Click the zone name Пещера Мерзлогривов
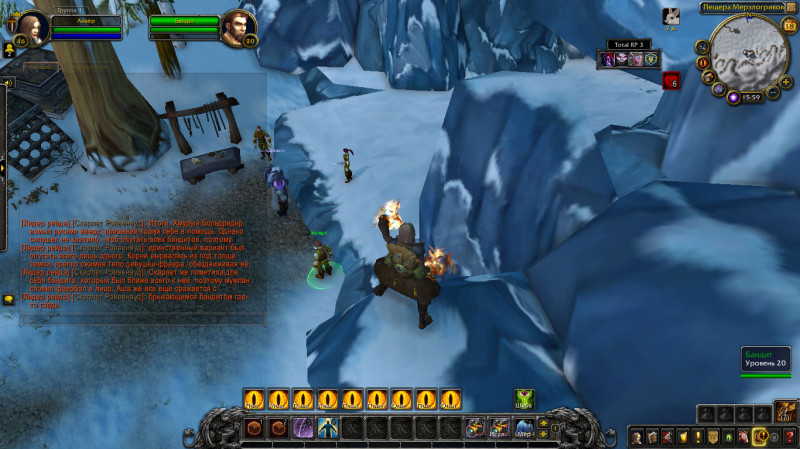This screenshot has height=449, width=800. 740,7
